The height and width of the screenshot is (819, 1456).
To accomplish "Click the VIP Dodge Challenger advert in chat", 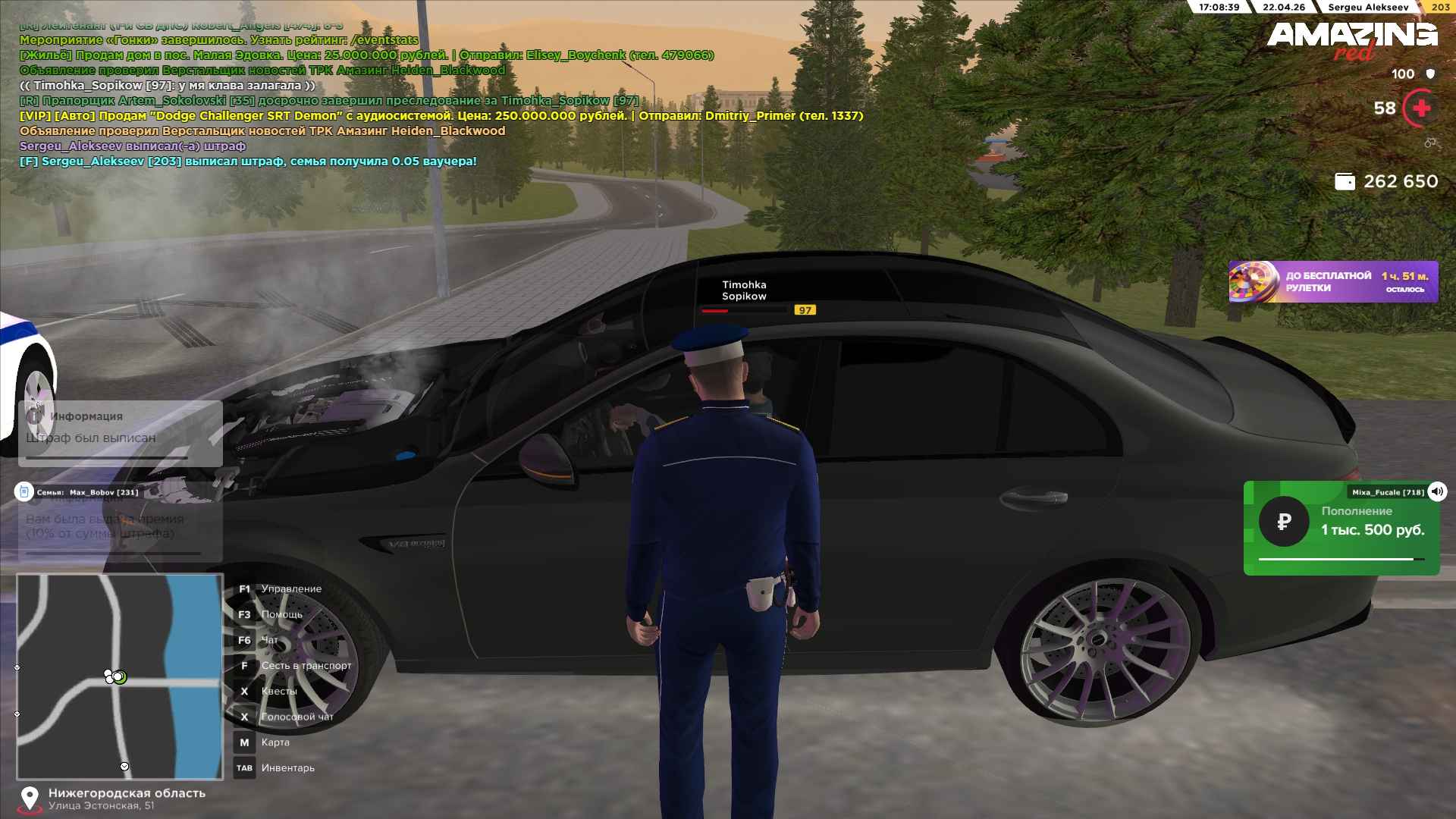I will pyautogui.click(x=441, y=116).
